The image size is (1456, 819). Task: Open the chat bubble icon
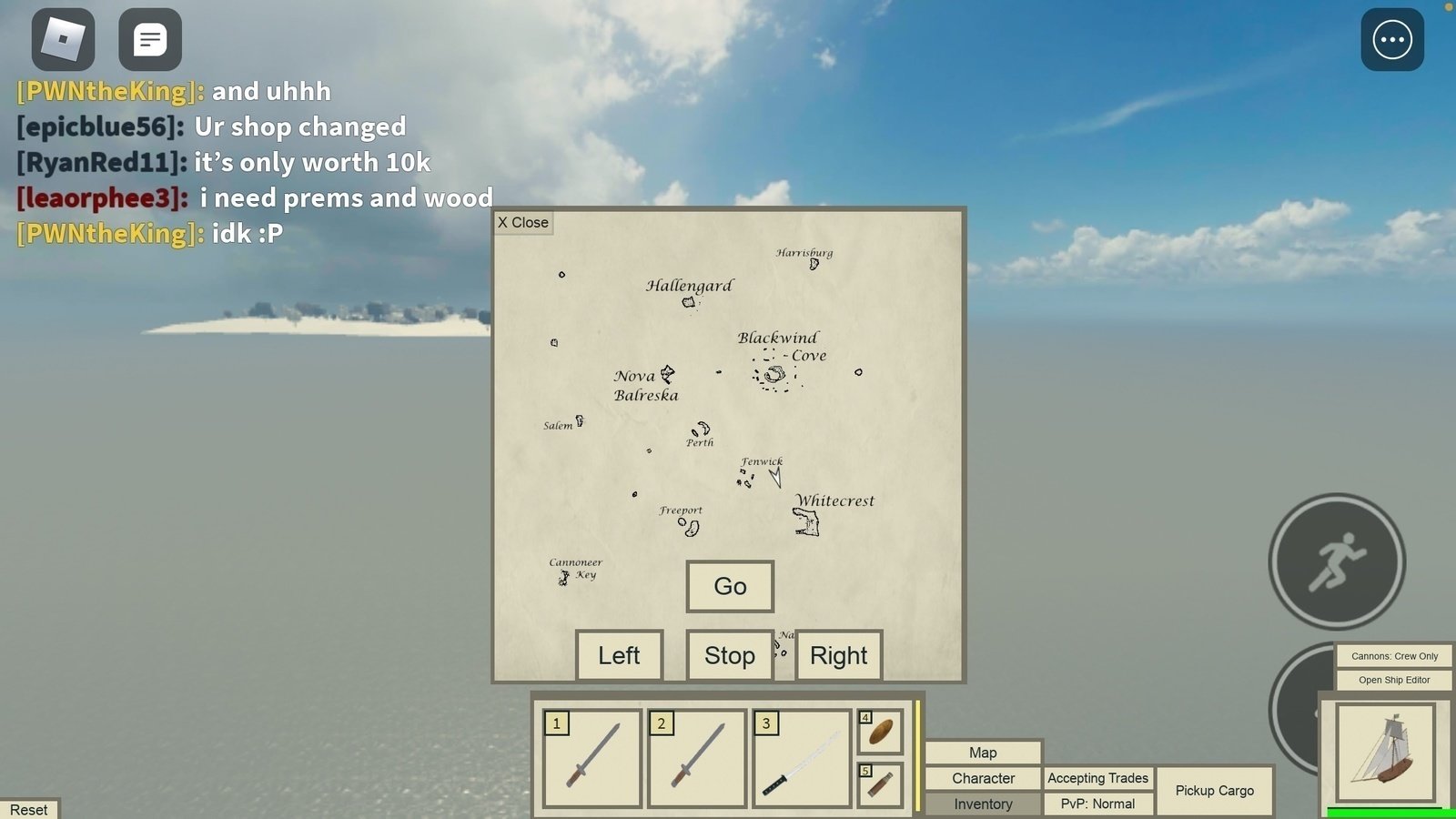tap(148, 38)
